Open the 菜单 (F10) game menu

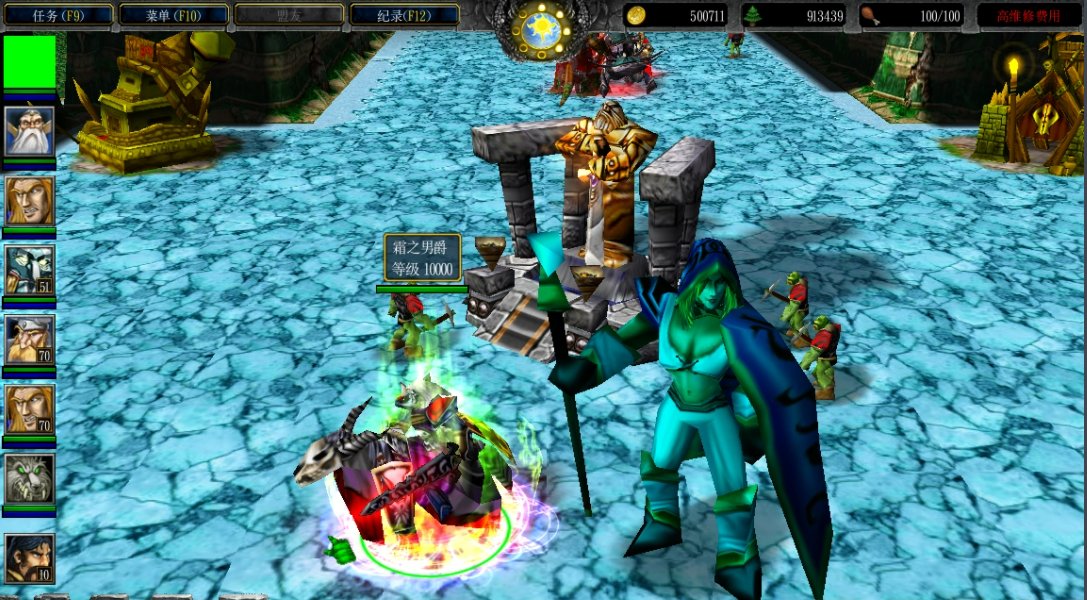point(172,15)
